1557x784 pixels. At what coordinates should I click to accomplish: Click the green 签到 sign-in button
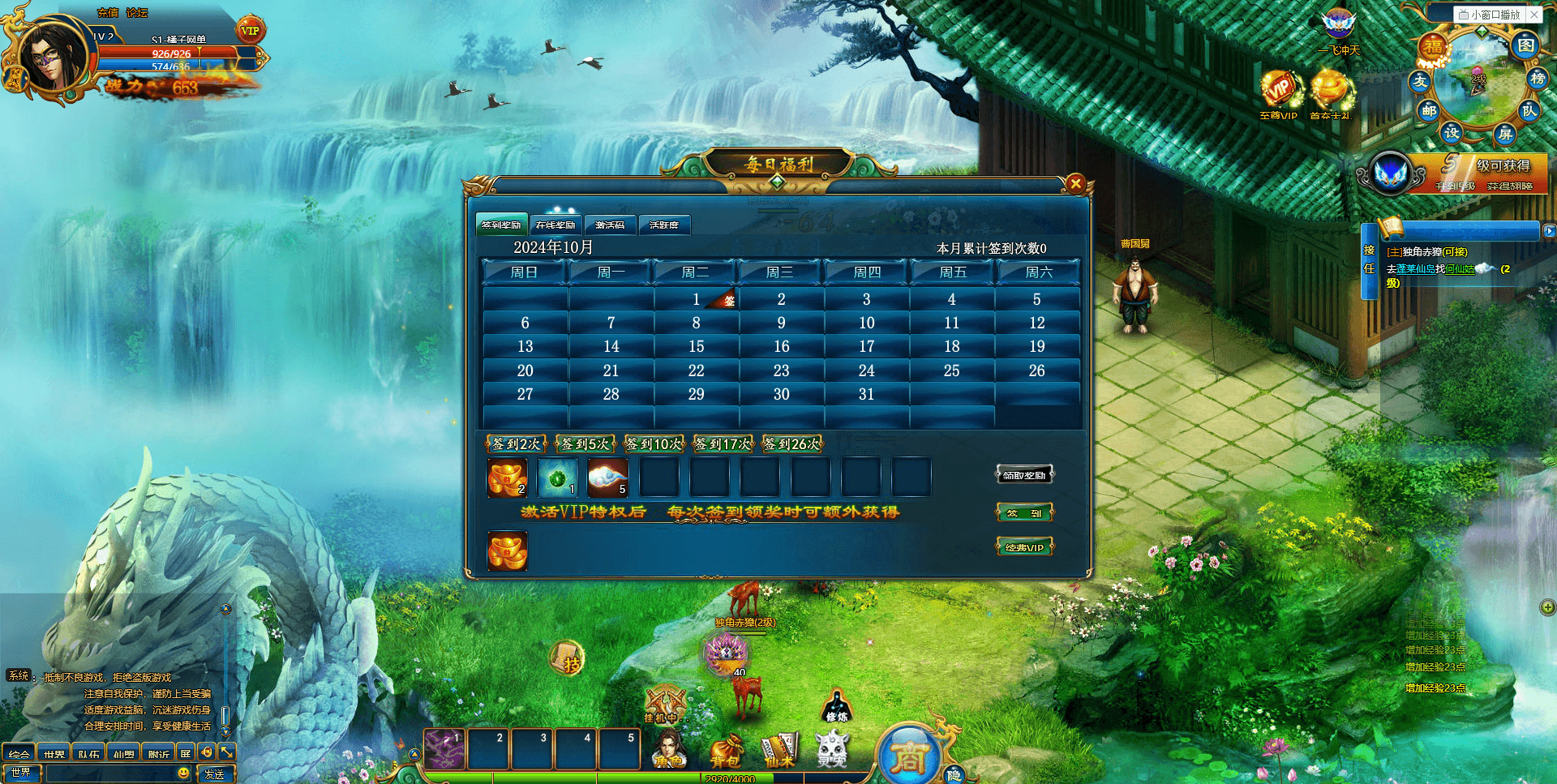1024,512
